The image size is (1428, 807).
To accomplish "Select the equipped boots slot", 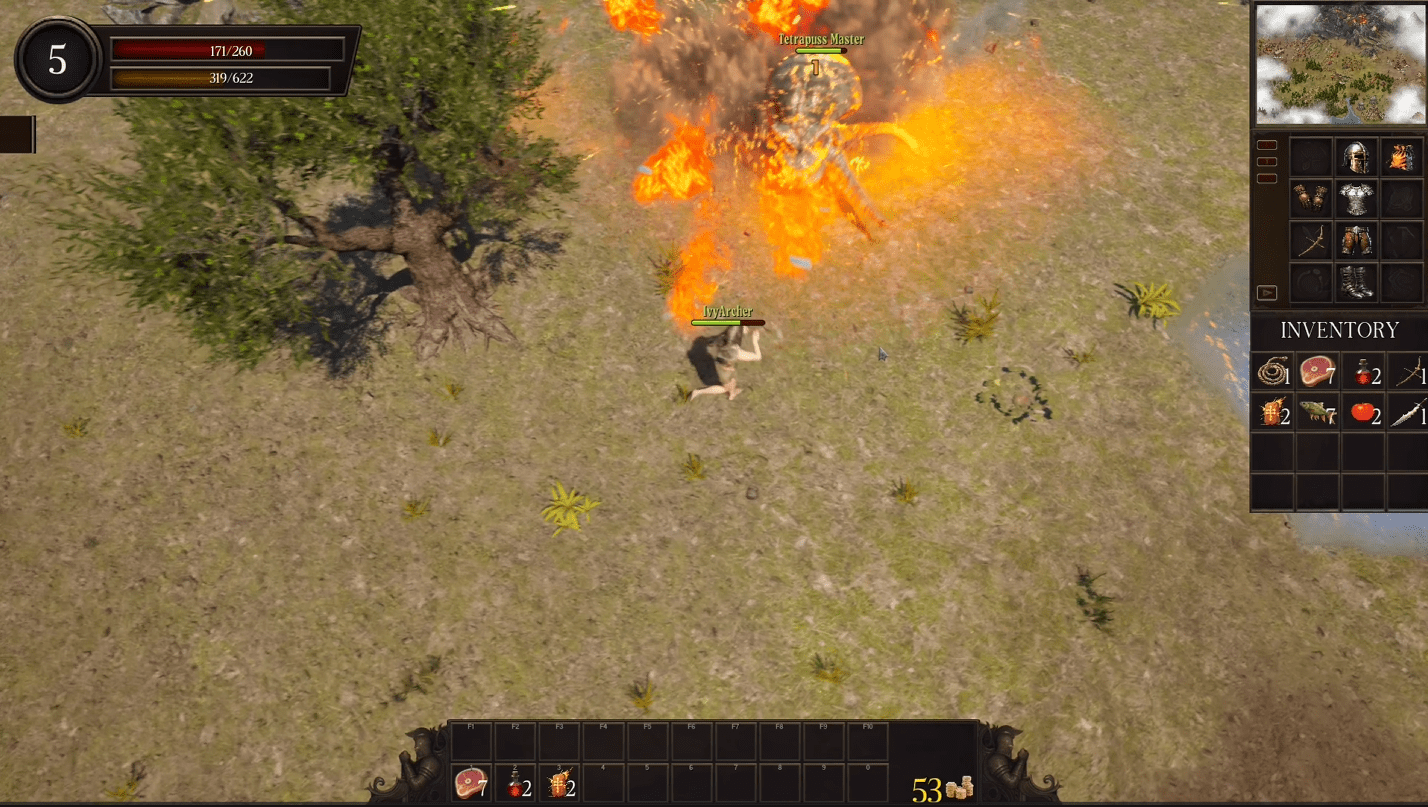I will click(x=1356, y=283).
